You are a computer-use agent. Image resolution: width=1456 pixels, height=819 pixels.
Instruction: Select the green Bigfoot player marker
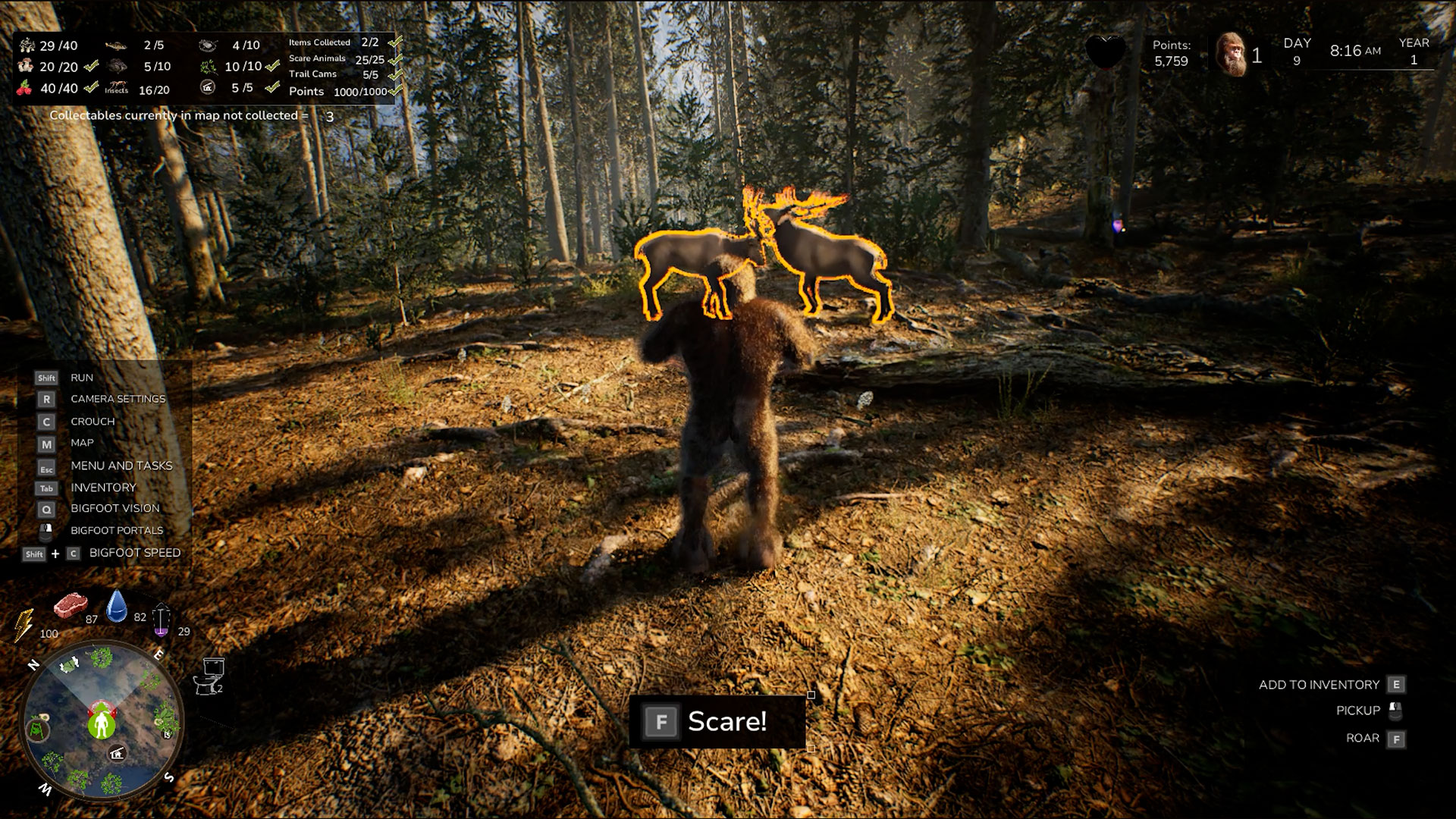[101, 725]
